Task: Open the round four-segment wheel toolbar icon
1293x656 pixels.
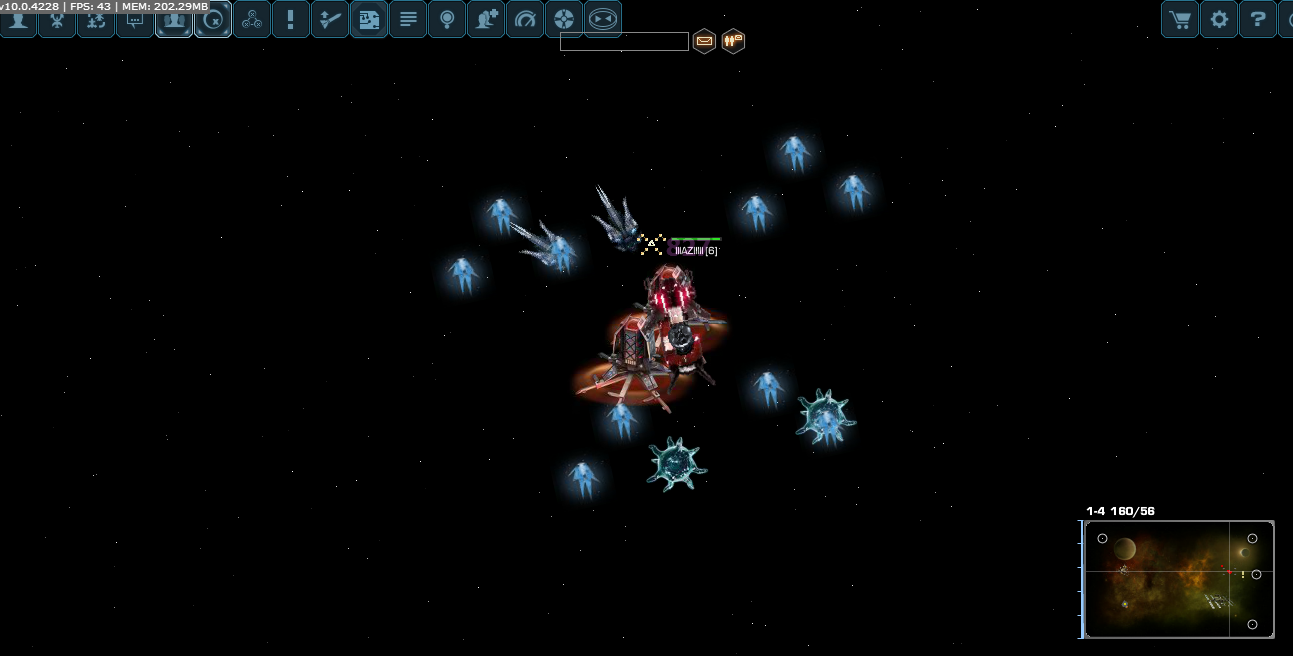Action: (x=564, y=19)
